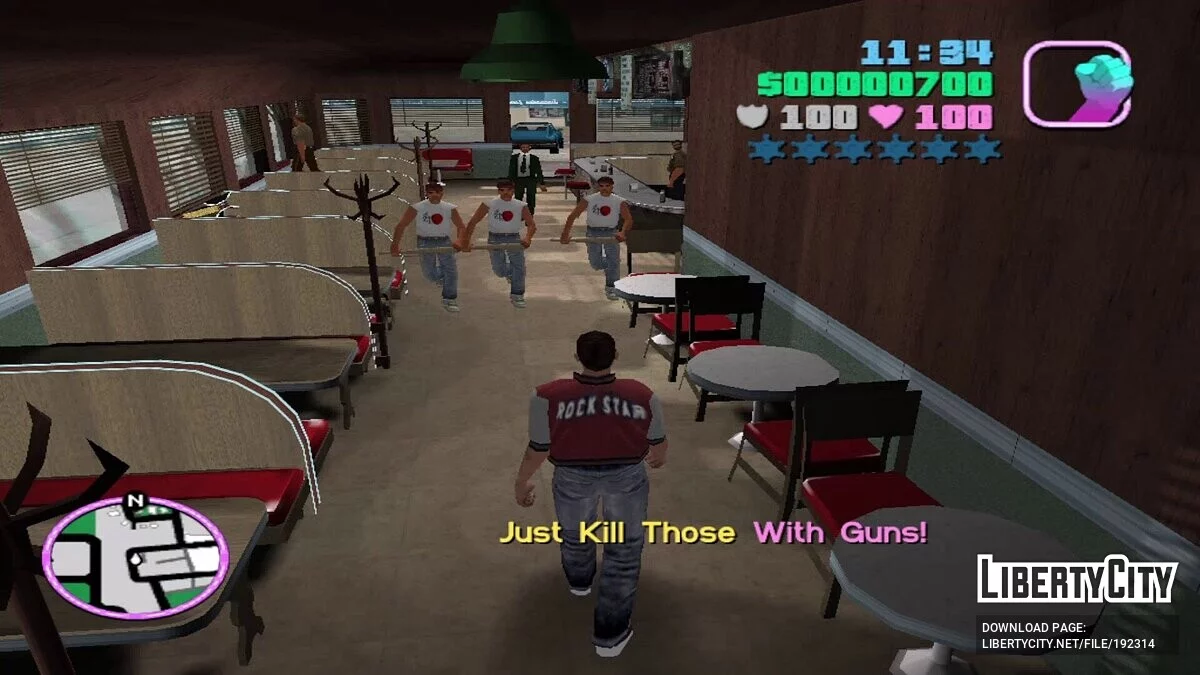The width and height of the screenshot is (1200, 675).
Task: Open the circular radar minimap
Action: point(135,557)
